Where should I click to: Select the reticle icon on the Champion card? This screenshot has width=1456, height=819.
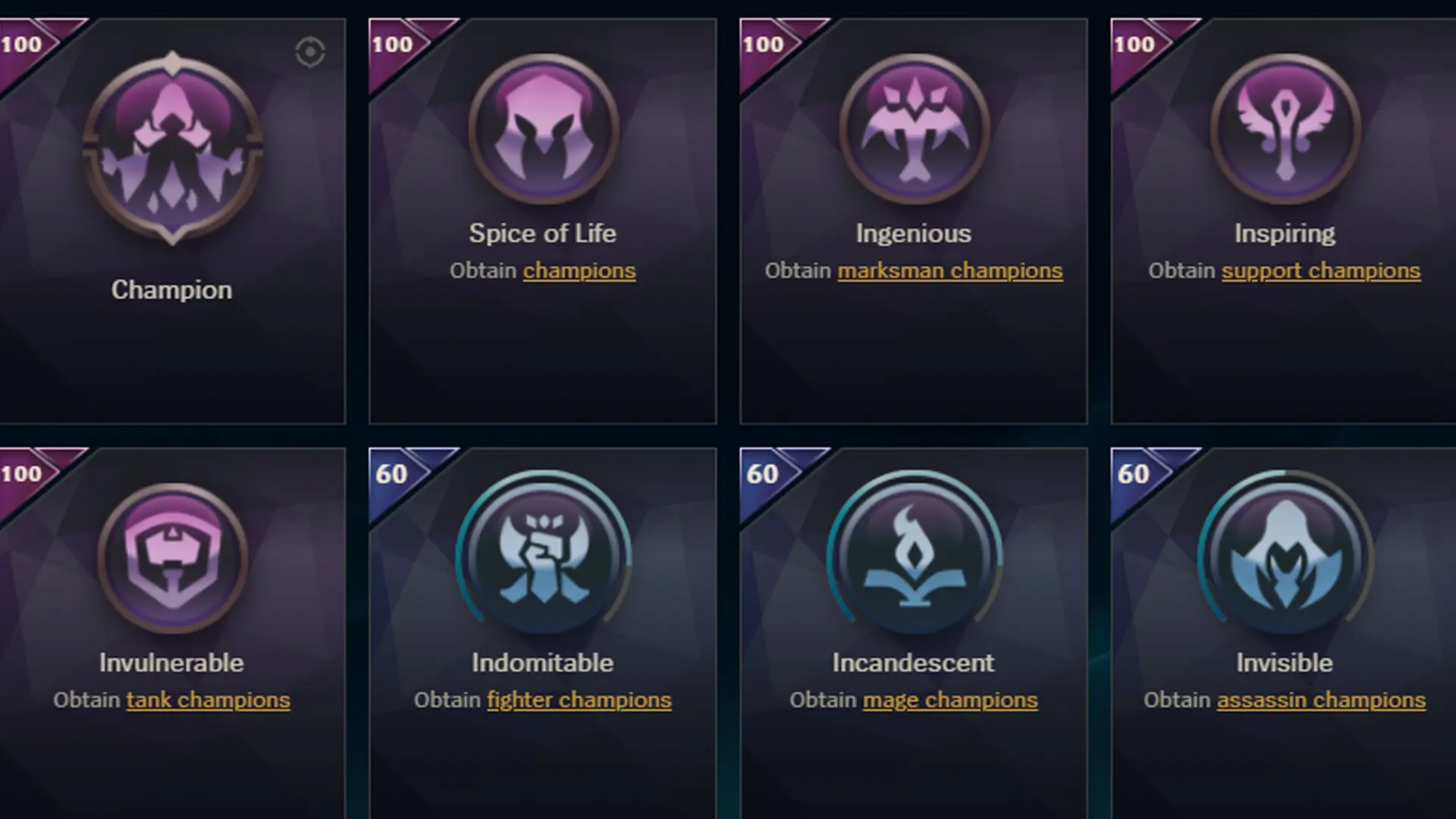tap(309, 53)
